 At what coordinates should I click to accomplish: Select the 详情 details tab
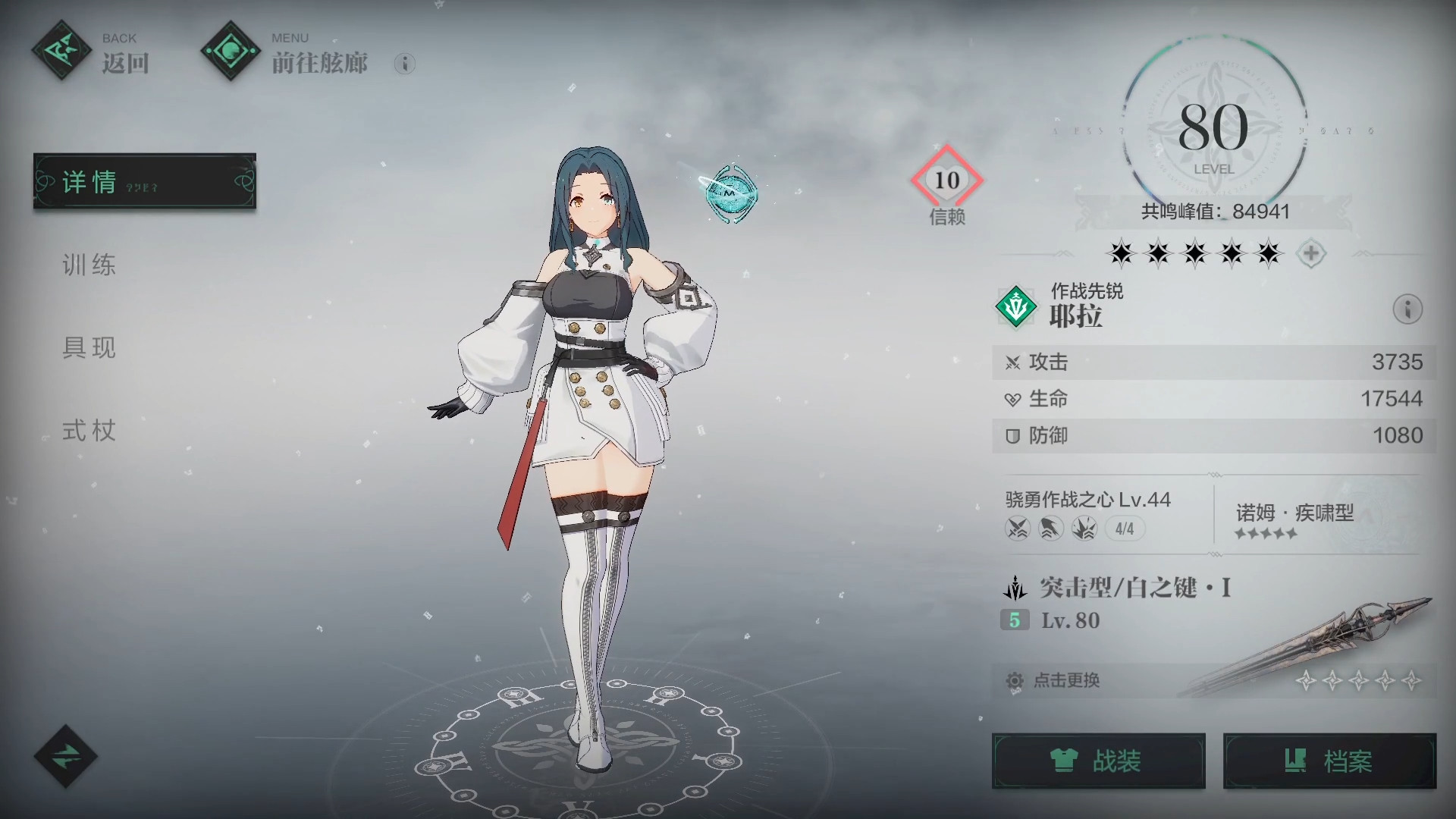(x=144, y=182)
